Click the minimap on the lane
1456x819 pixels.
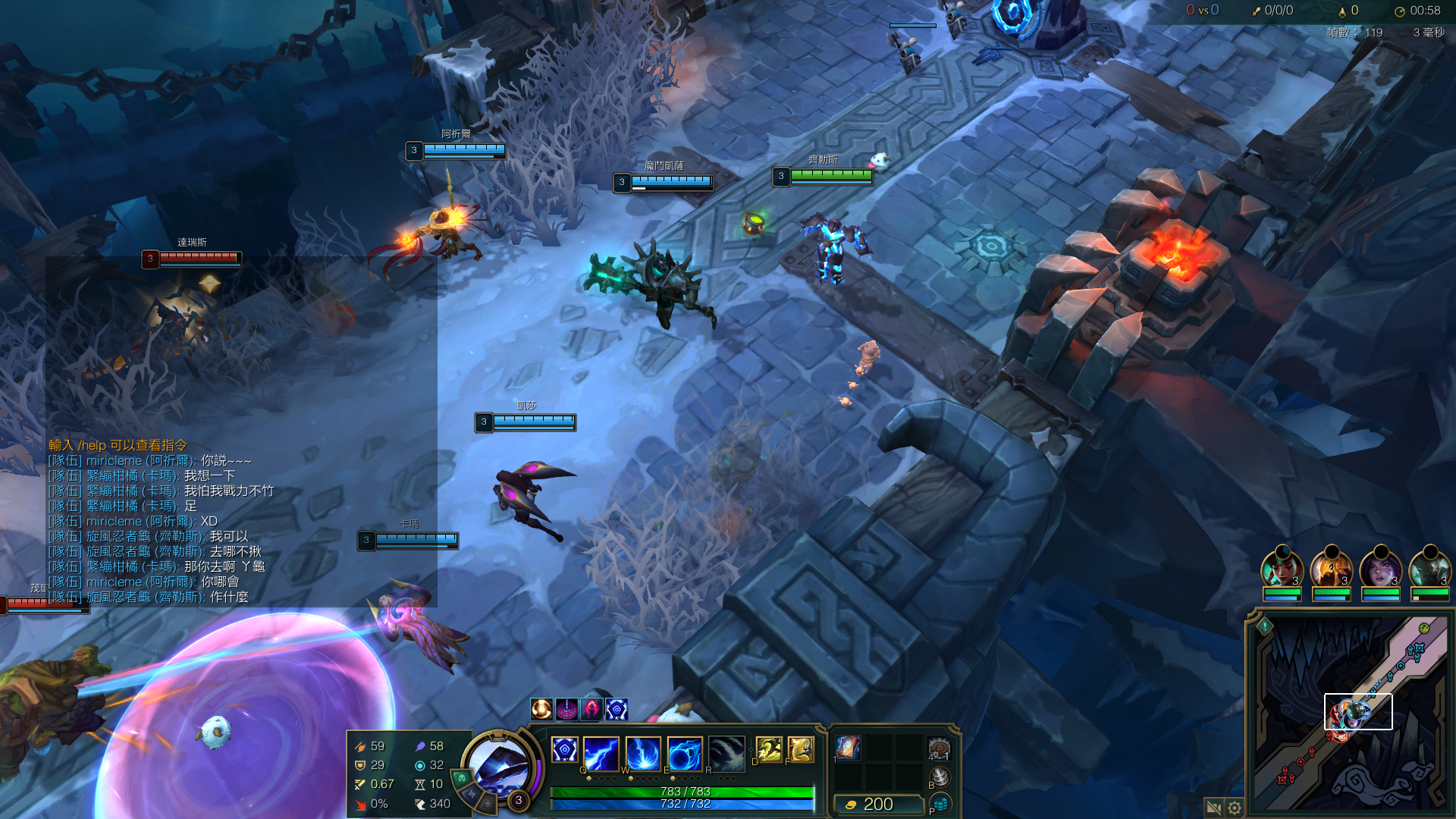pos(1357,711)
